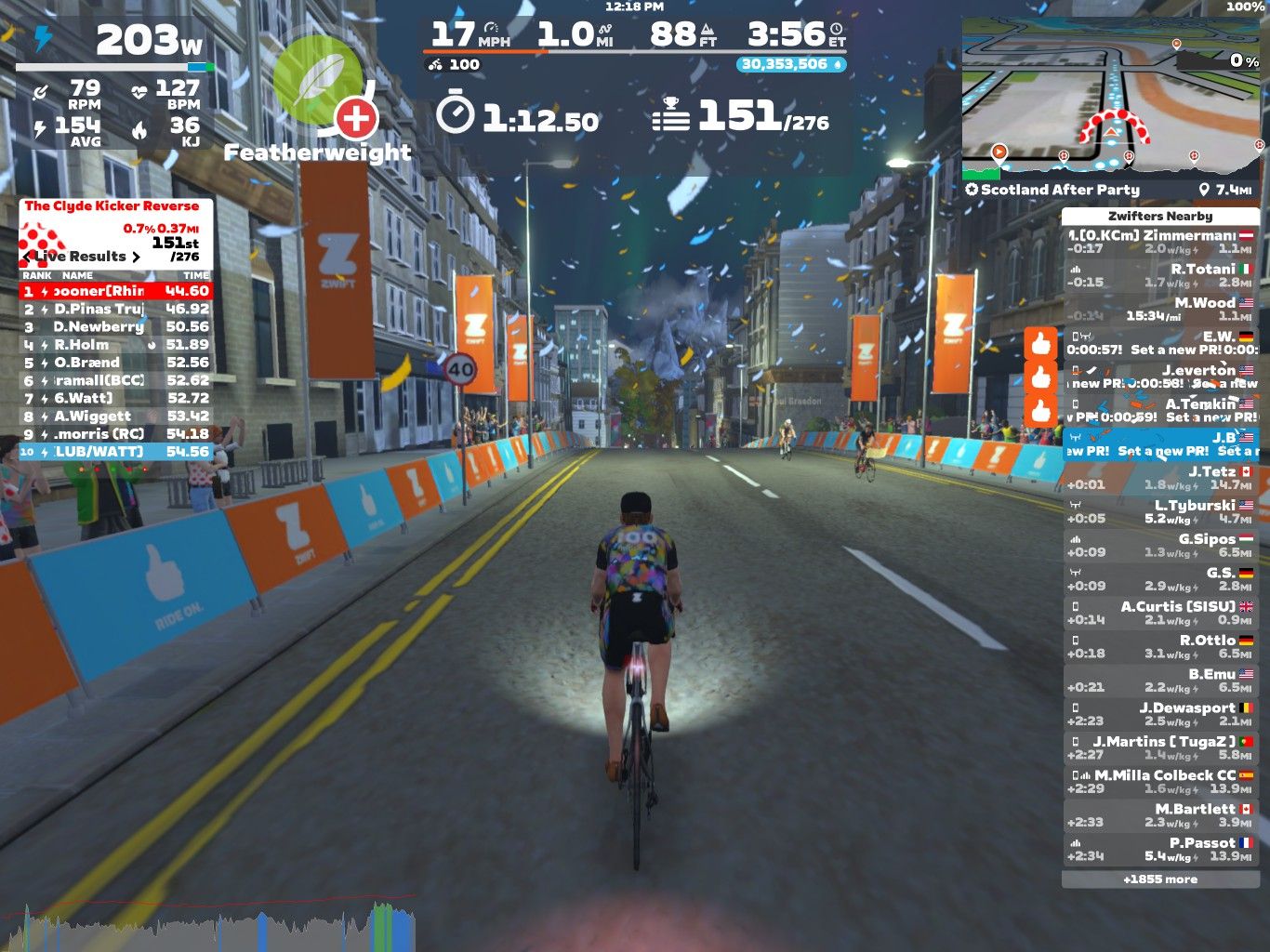
Task: Select M.Bartlett rider row
Action: [1160, 815]
